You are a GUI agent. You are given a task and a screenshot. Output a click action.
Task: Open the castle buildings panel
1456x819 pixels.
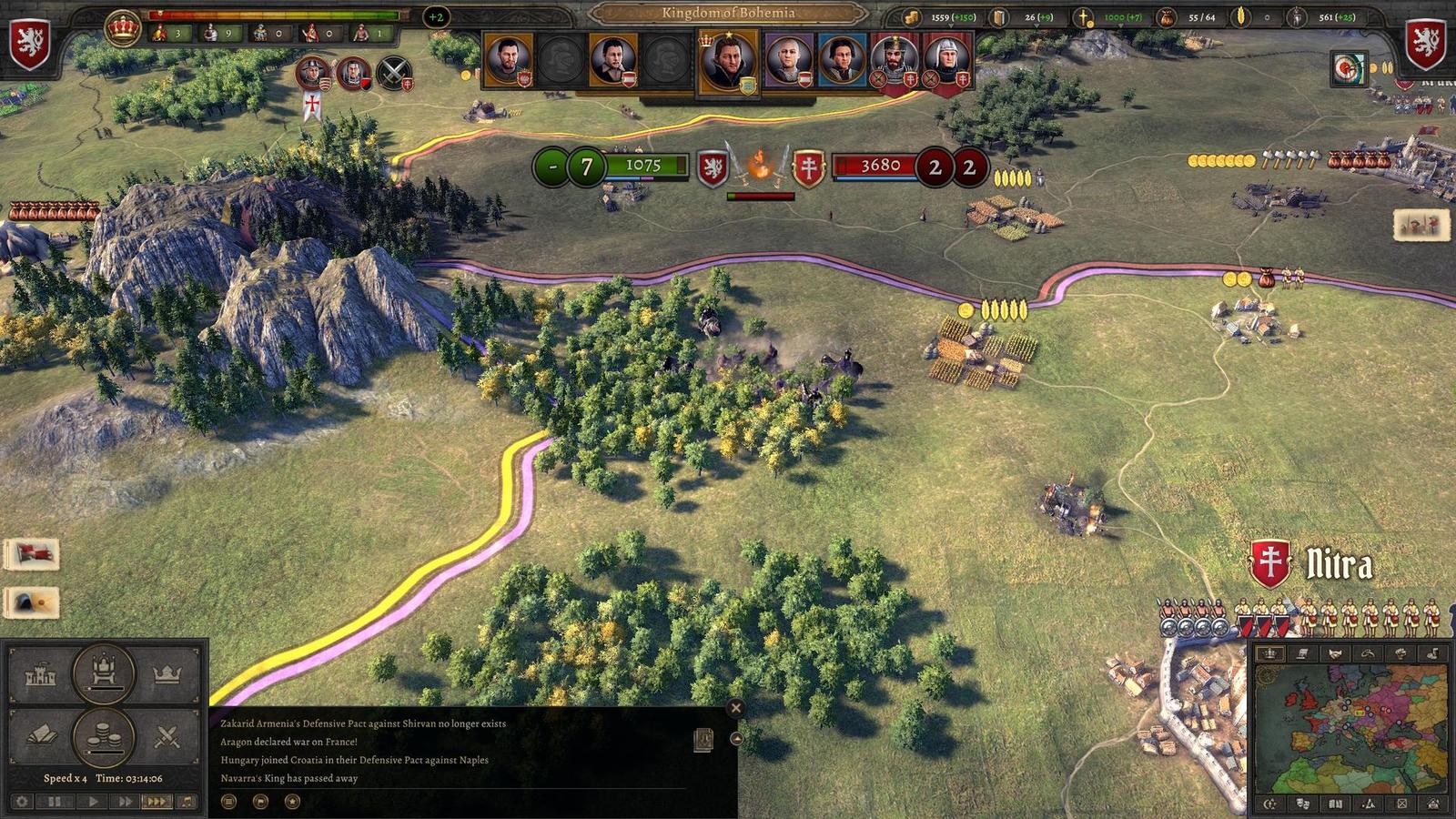click(x=40, y=675)
